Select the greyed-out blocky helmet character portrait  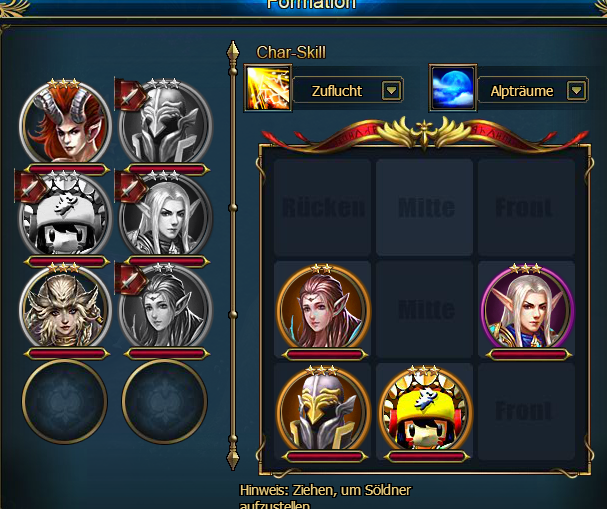coord(66,216)
